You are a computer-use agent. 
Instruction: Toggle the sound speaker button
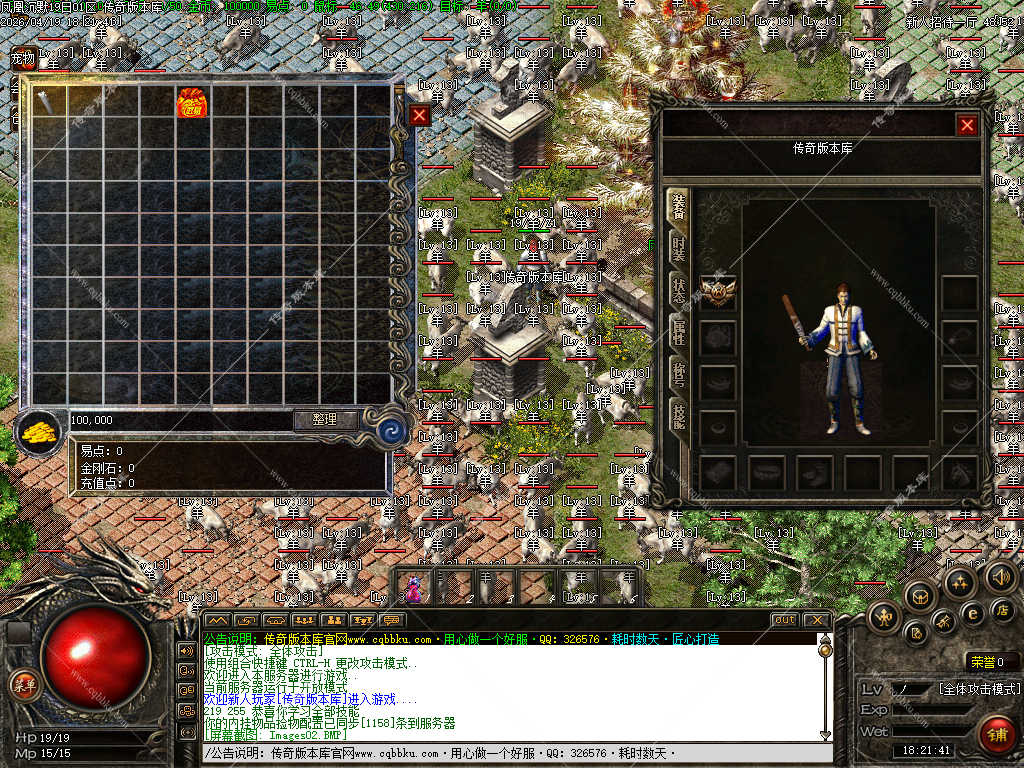click(999, 577)
